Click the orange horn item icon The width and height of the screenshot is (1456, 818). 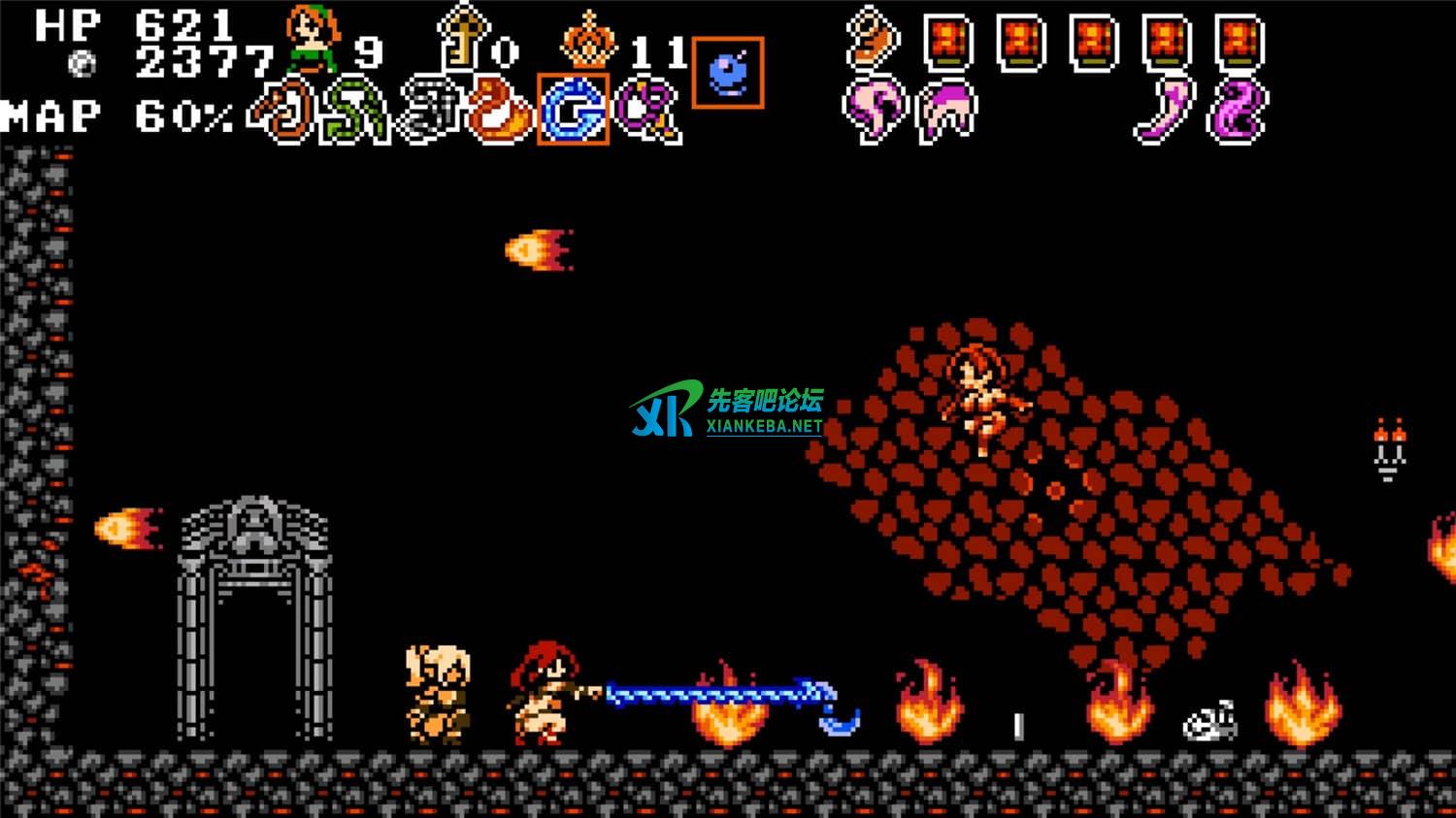tap(873, 39)
